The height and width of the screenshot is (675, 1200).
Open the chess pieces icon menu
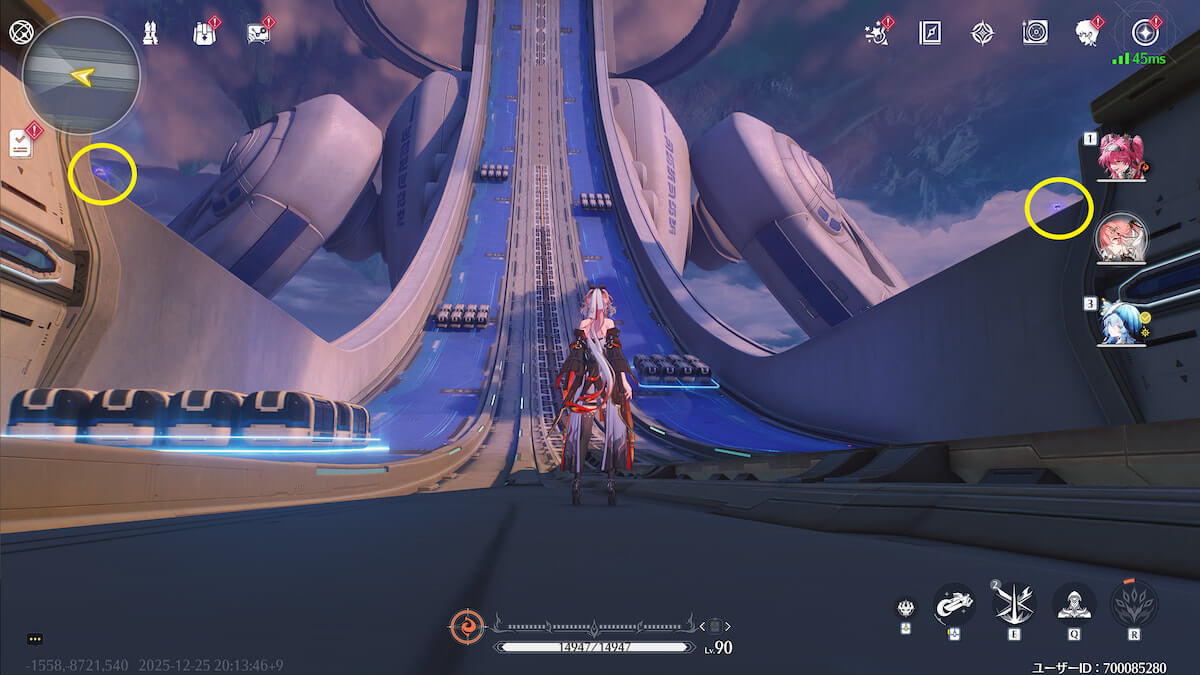click(150, 32)
